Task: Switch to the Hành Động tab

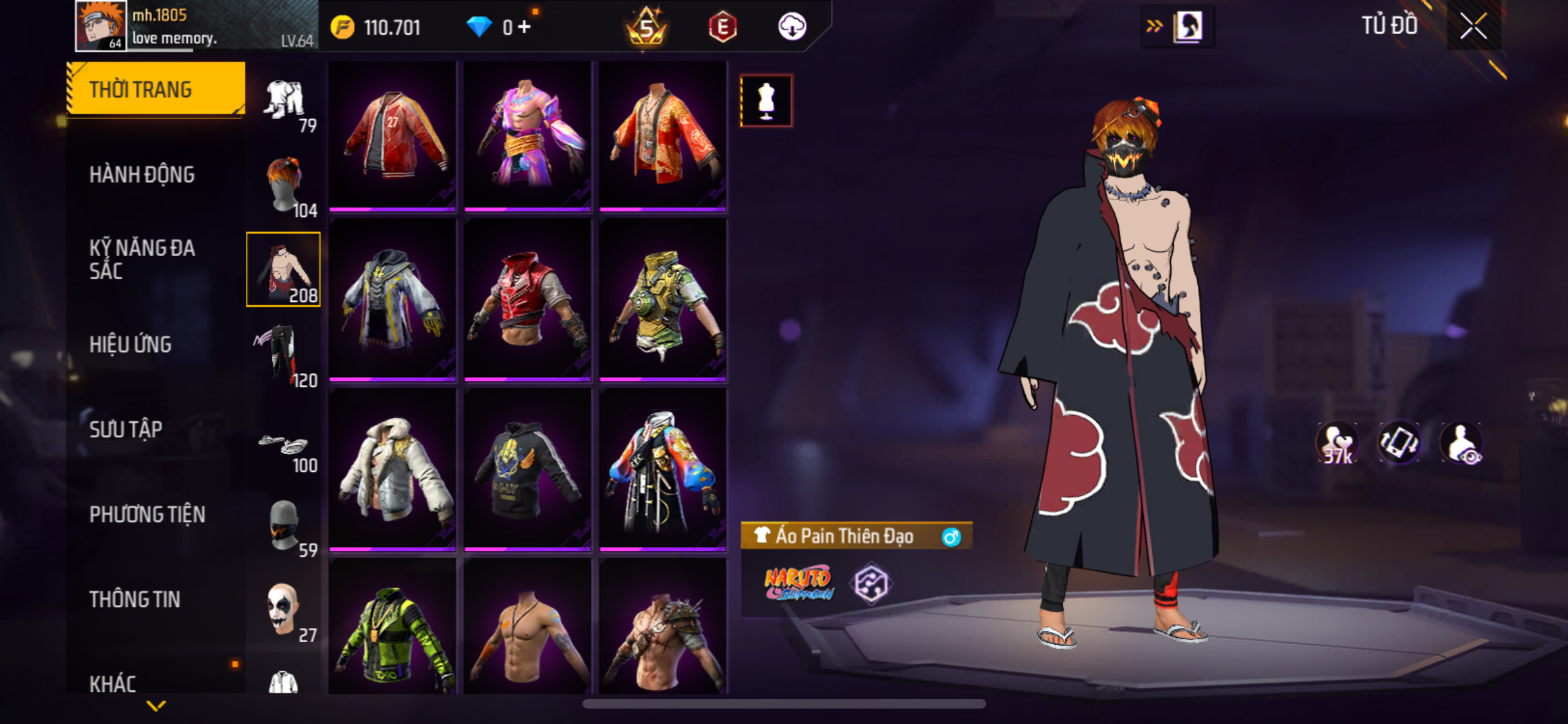Action: [142, 174]
